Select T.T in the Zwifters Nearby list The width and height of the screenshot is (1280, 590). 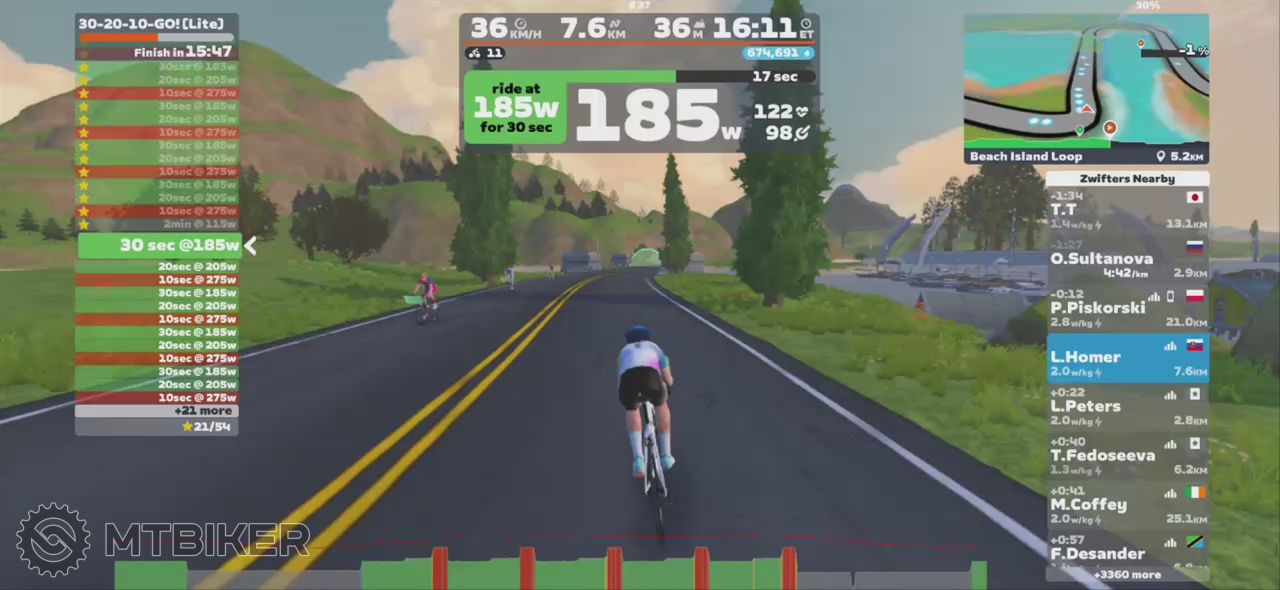(x=1127, y=210)
